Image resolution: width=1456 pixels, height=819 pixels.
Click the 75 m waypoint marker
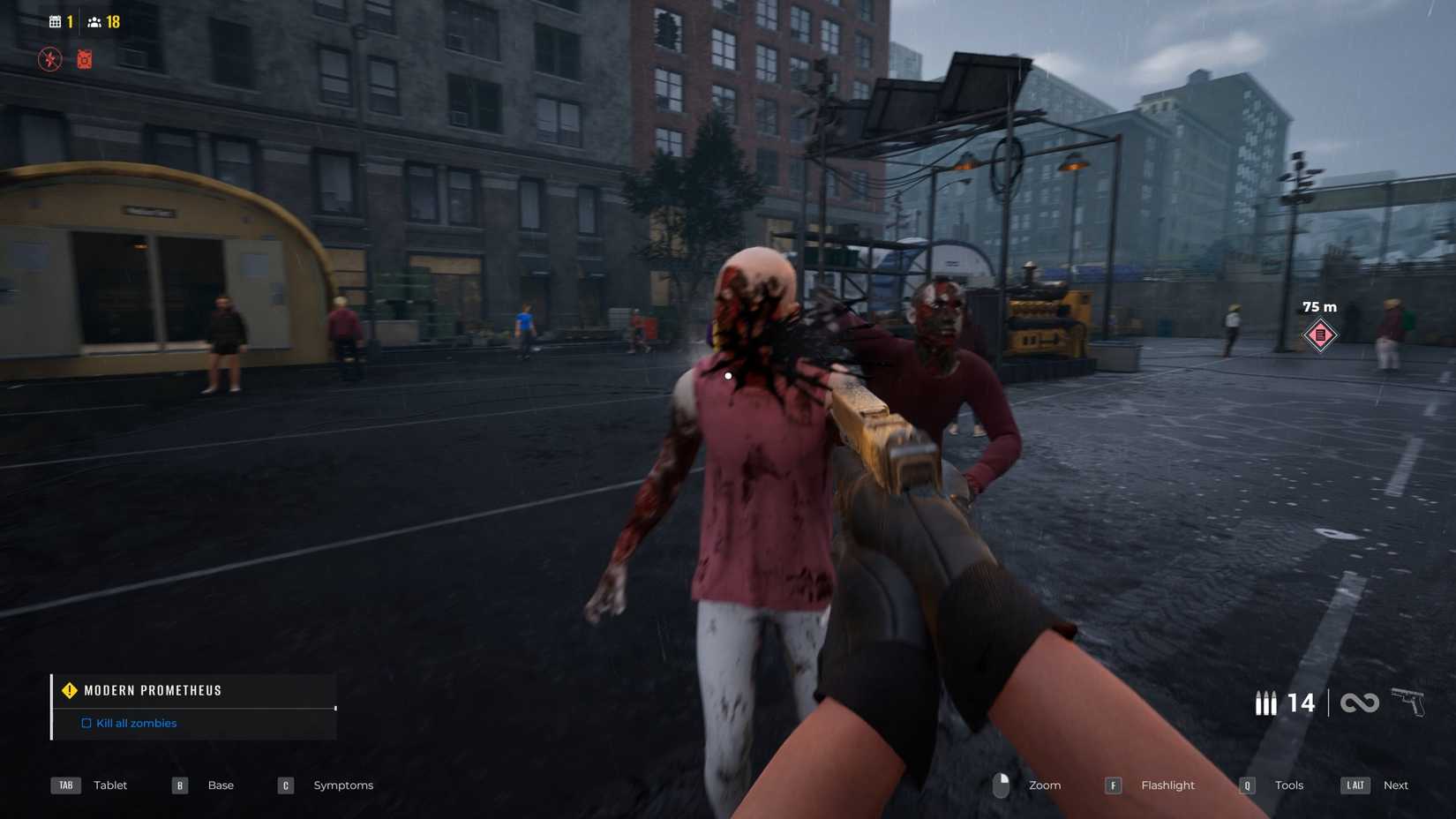coord(1319,334)
